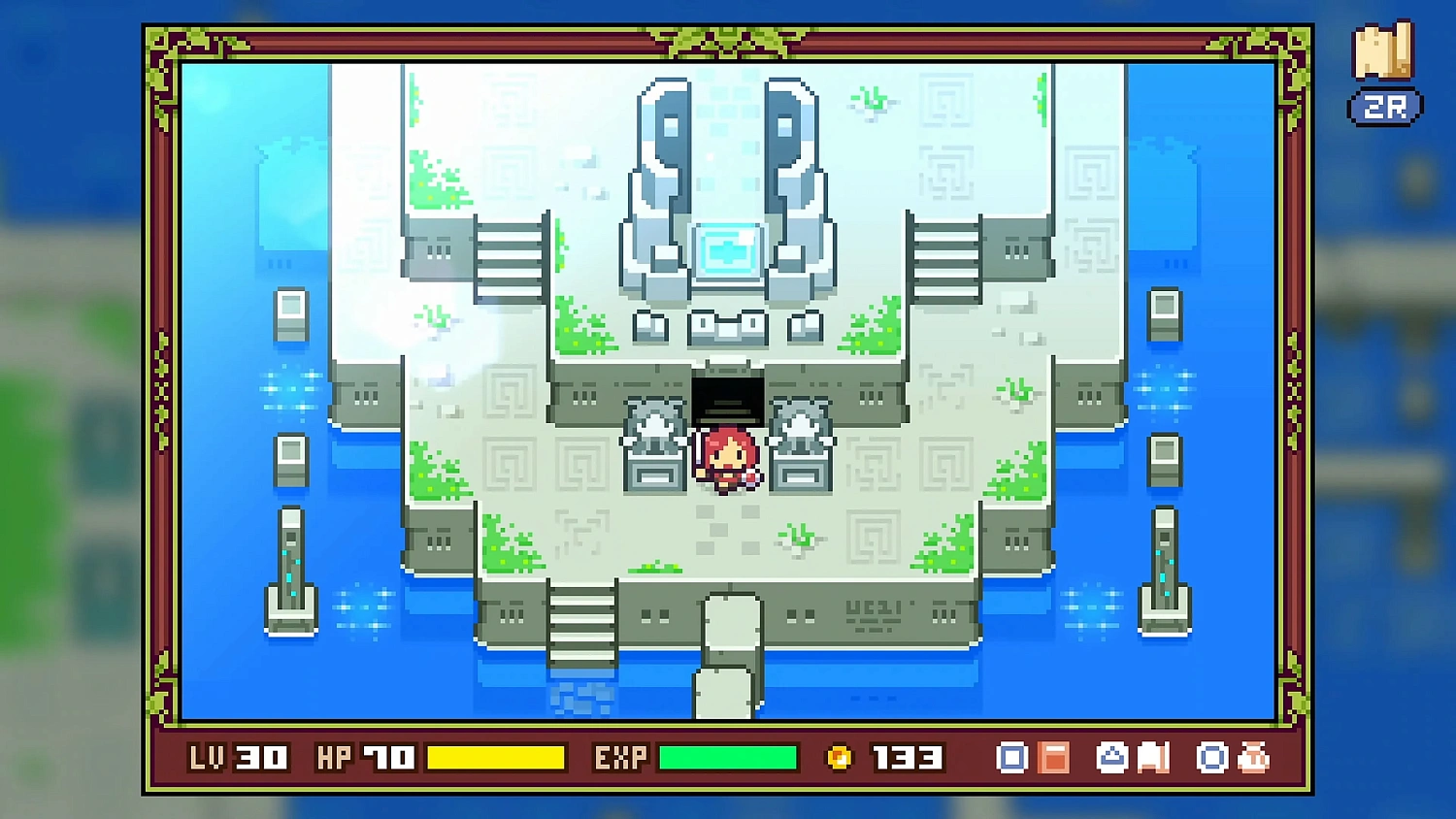Click the coin counter showing 133

[905, 757]
